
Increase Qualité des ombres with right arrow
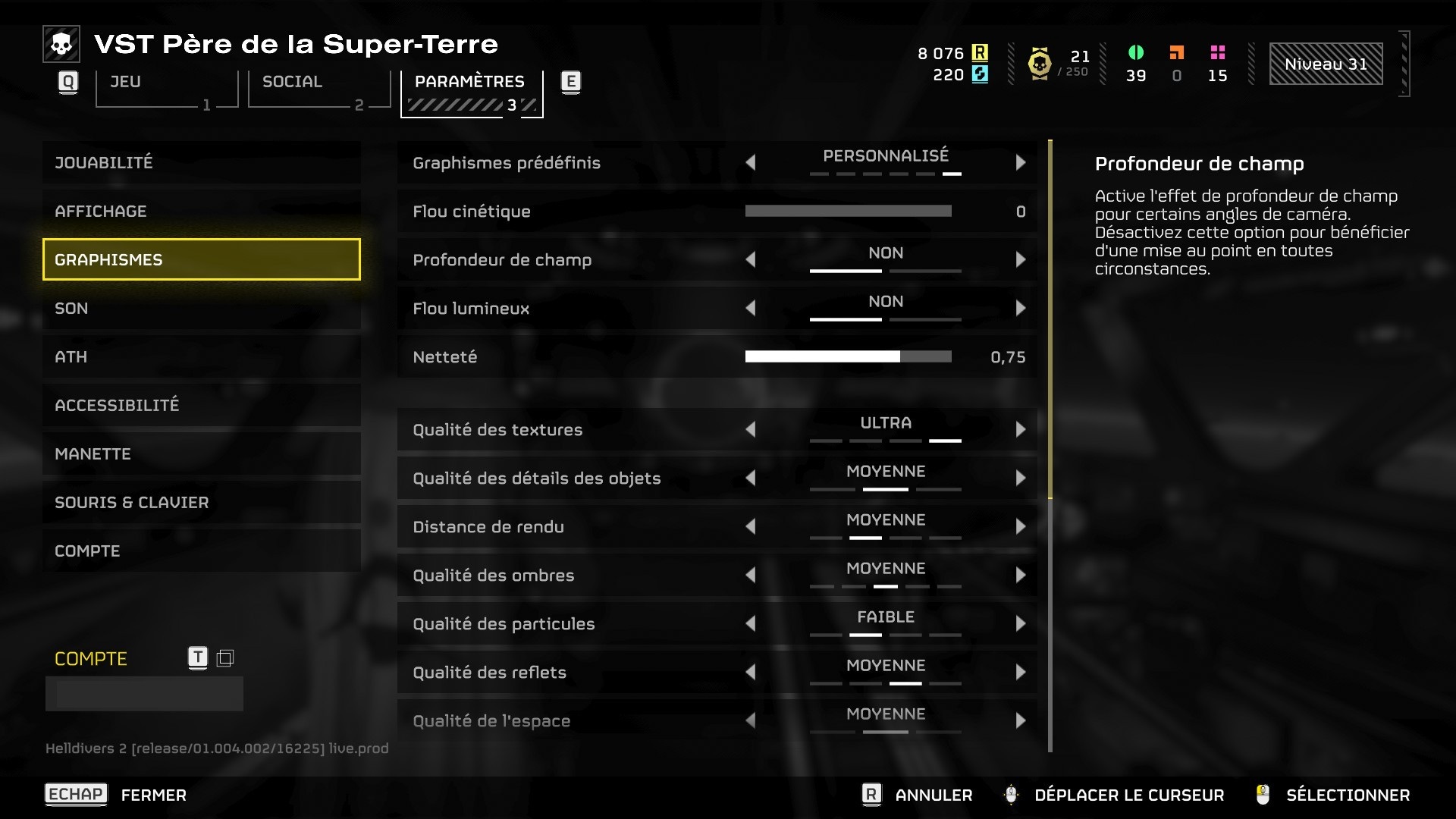coord(1020,575)
